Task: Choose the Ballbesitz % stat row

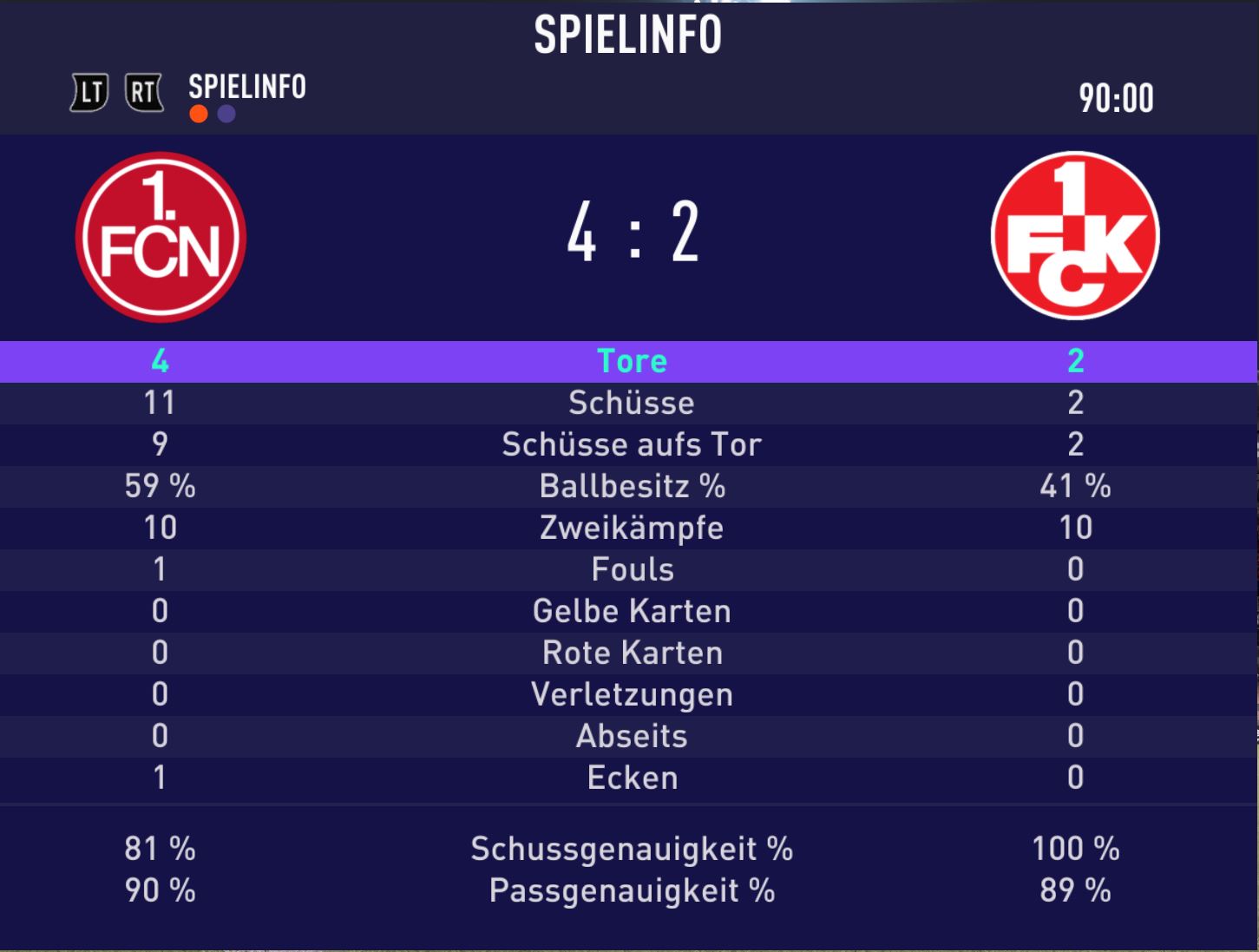Action: (x=631, y=486)
